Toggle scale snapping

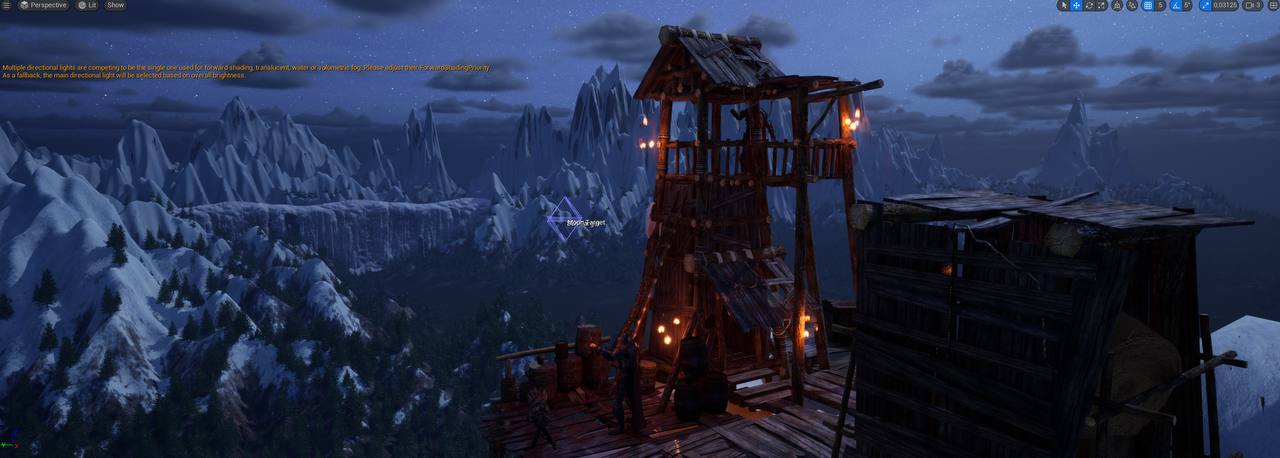click(1205, 5)
